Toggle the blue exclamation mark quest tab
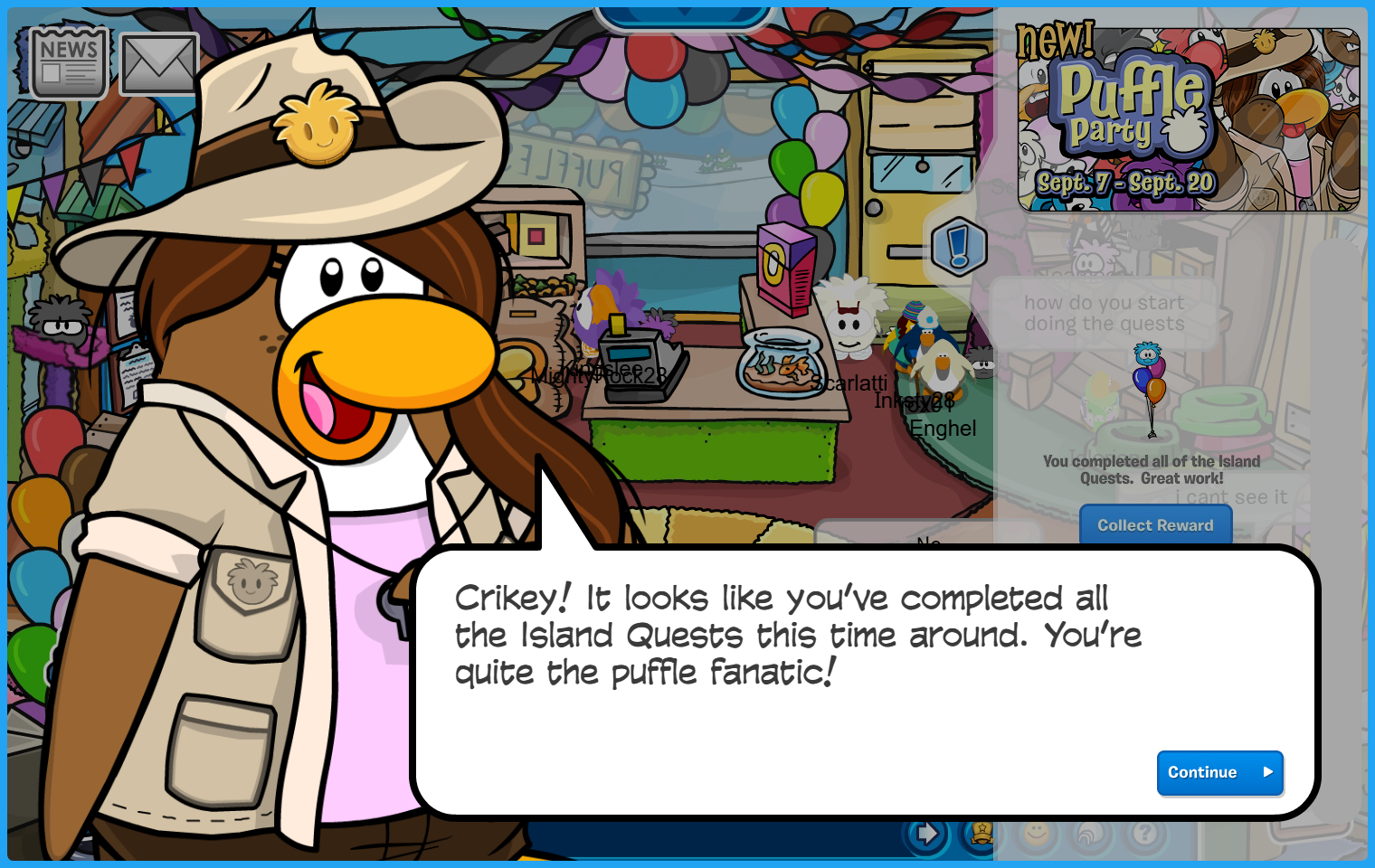 click(x=958, y=246)
